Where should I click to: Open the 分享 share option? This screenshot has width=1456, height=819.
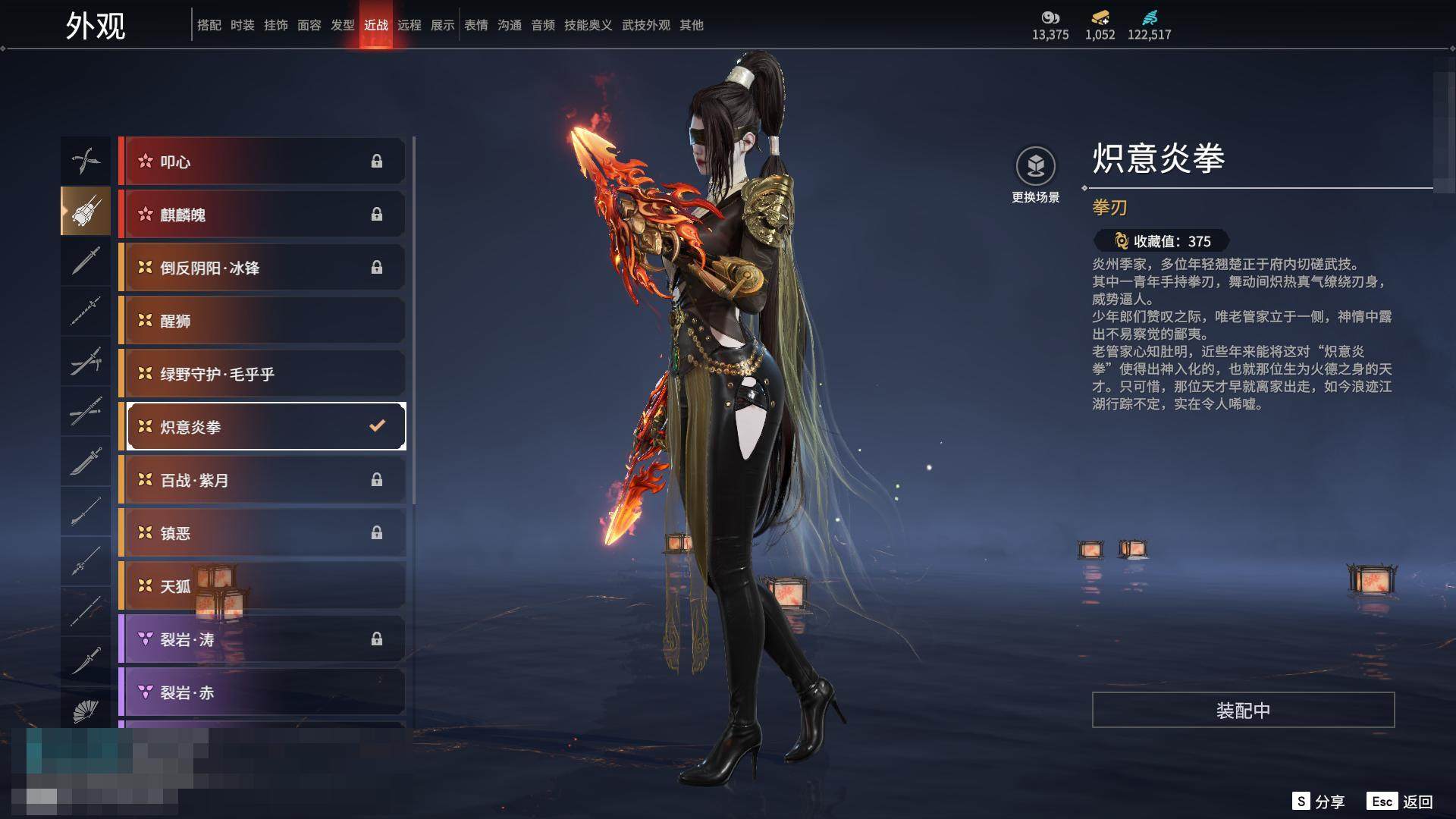pos(1319,802)
